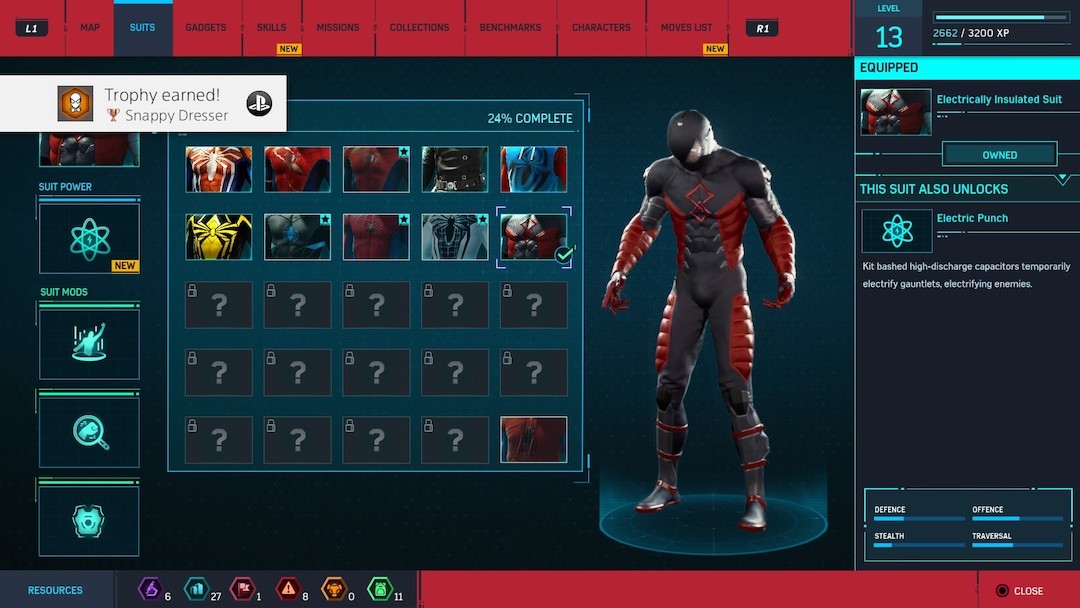Pick the white spider Advanced Suit thumbnail
This screenshot has width=1080, height=608.
pyautogui.click(x=218, y=170)
